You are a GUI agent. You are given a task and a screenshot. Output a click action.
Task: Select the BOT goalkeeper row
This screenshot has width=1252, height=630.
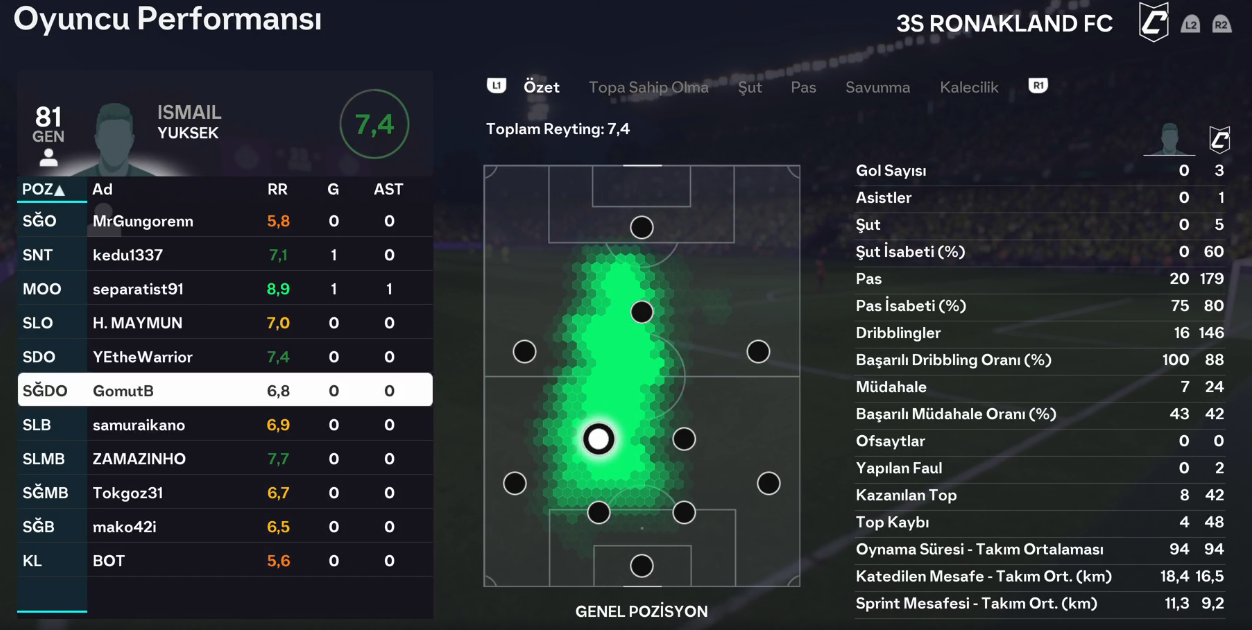[225, 561]
